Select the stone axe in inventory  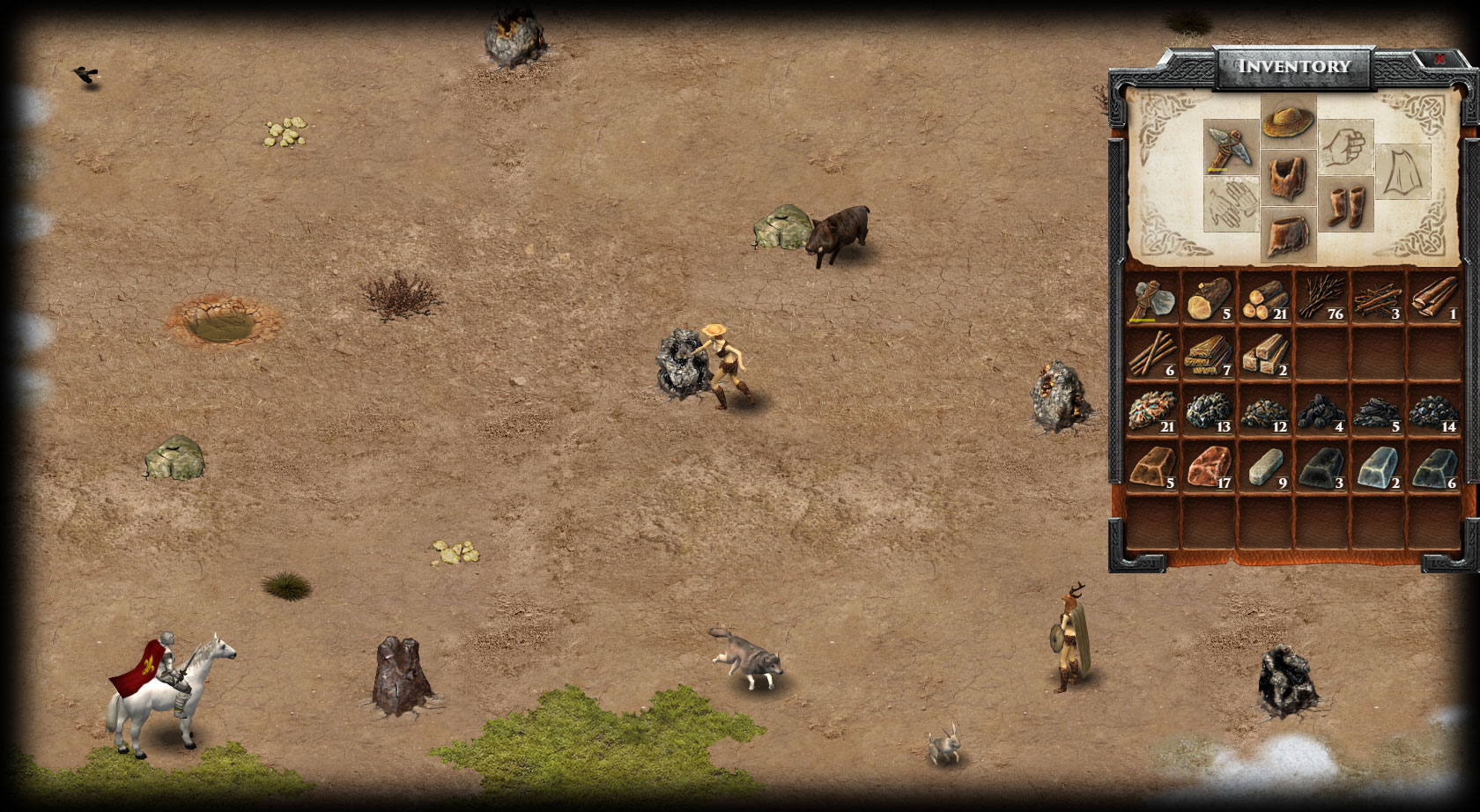1153,300
